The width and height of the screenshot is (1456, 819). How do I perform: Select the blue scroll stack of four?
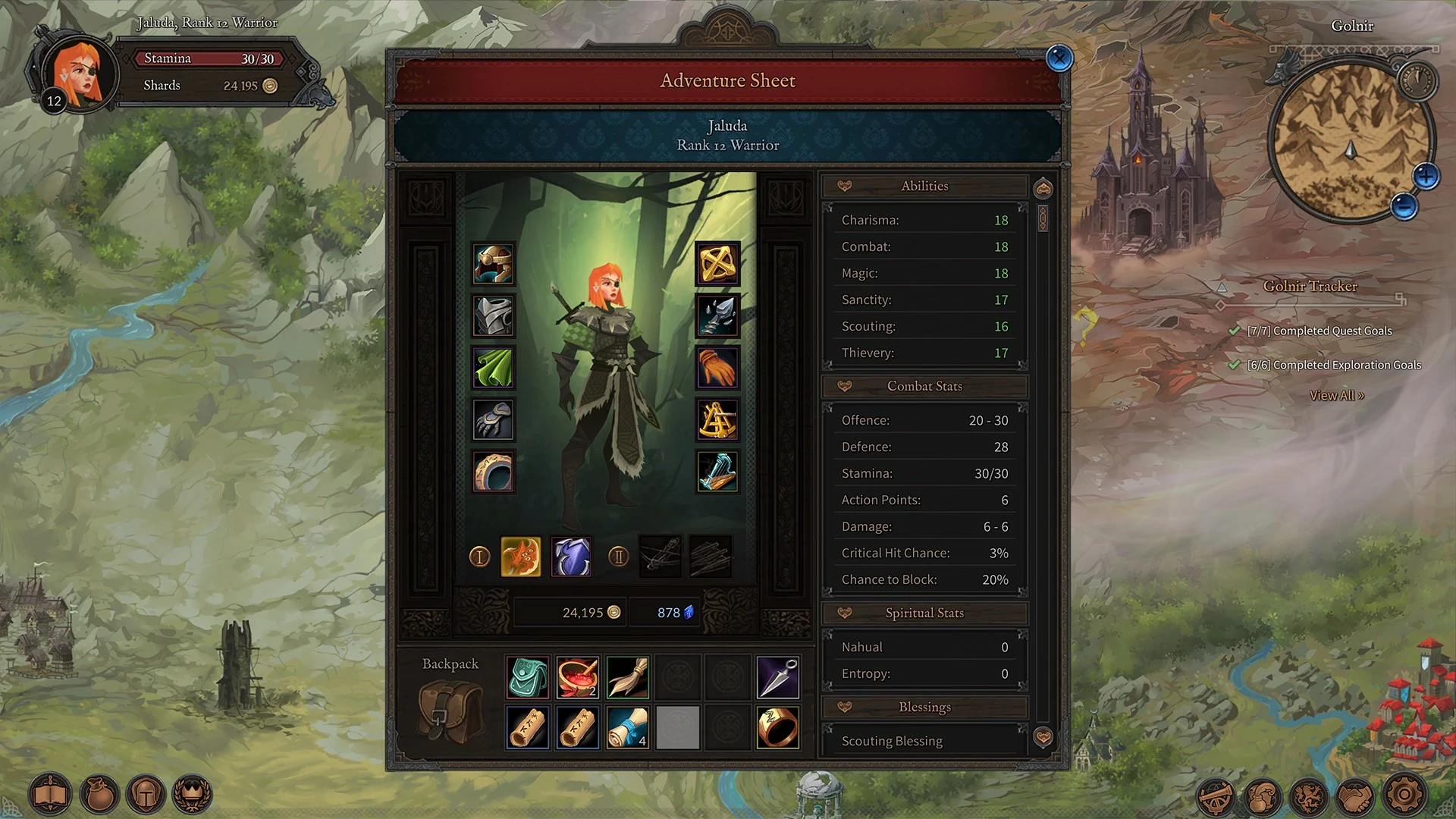pos(627,728)
